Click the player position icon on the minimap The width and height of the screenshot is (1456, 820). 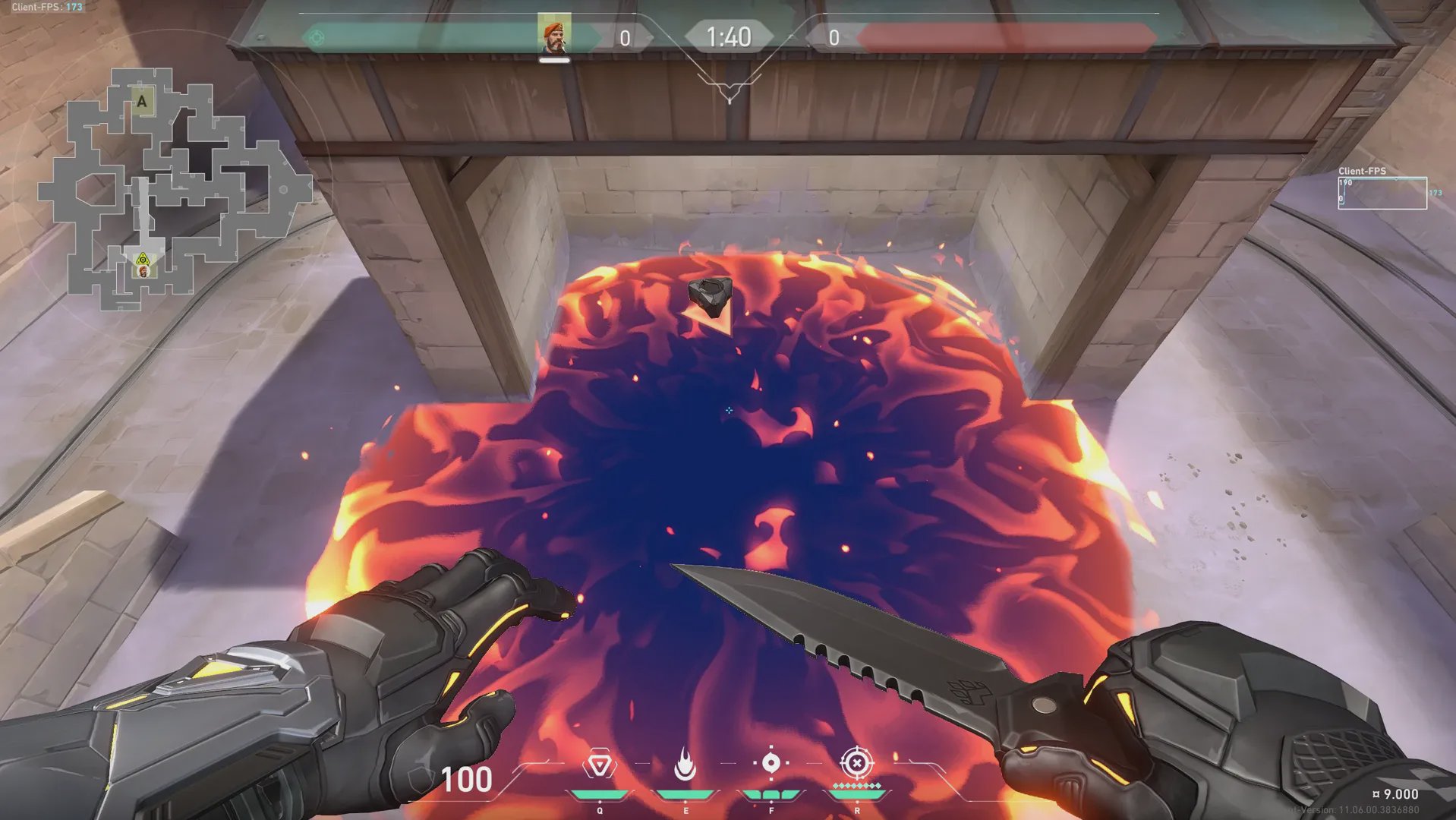coord(143,266)
